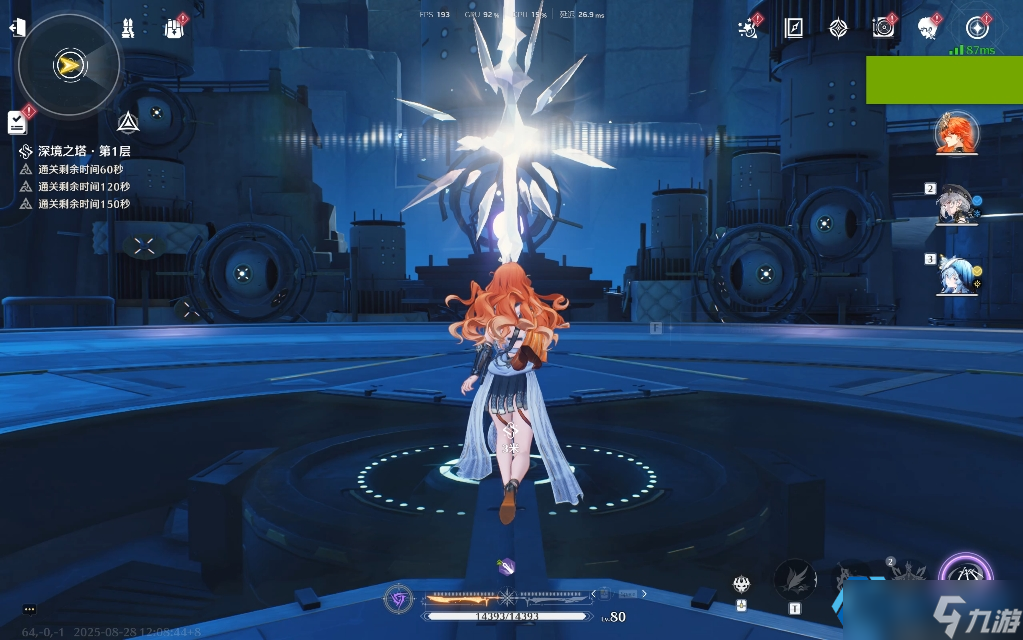
Task: Open the twin-figure team icon beside minimap
Action: click(128, 28)
